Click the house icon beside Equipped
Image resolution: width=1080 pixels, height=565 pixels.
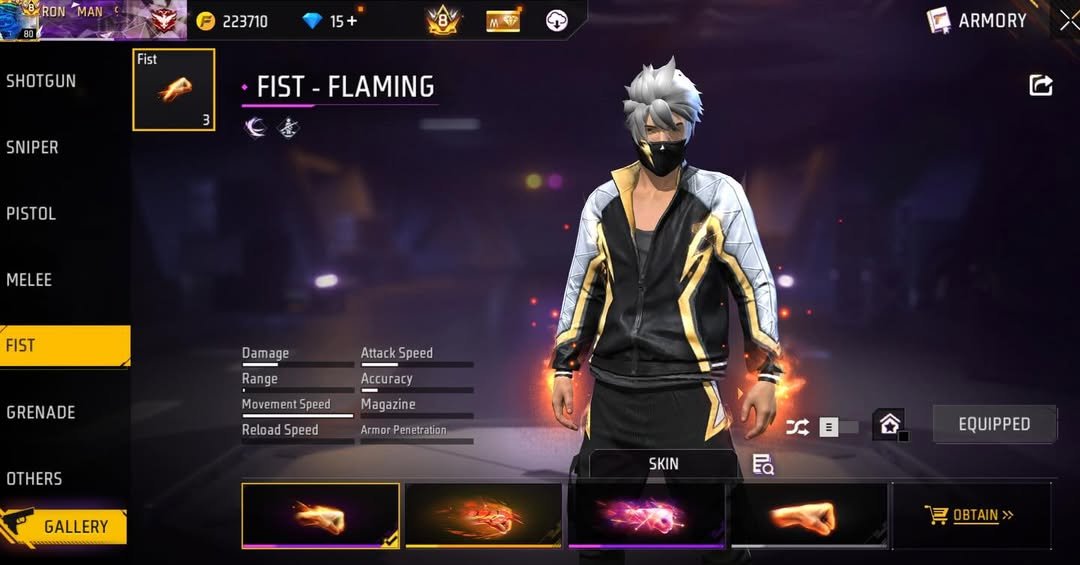click(889, 423)
